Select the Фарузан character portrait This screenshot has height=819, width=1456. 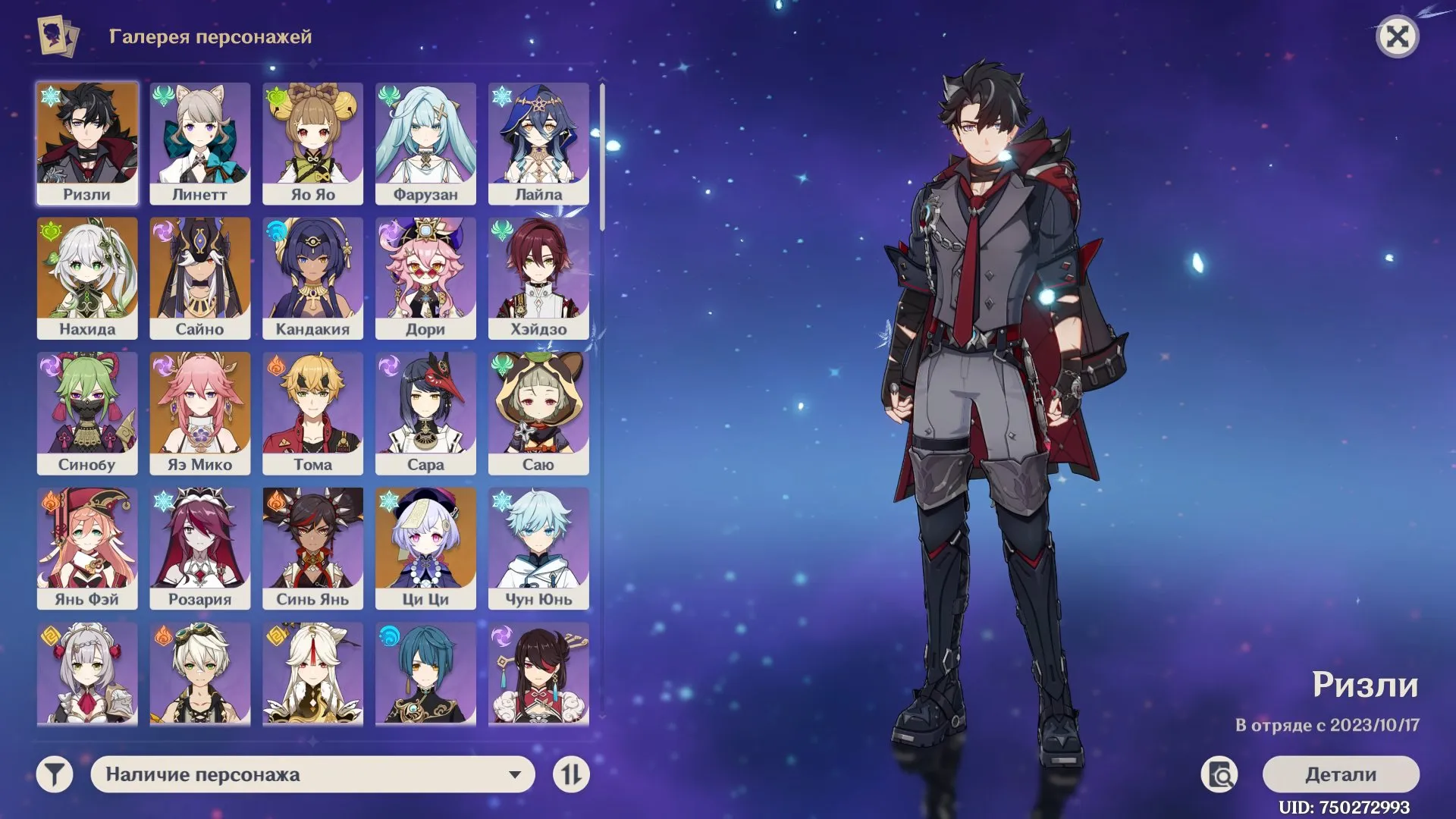tap(426, 143)
